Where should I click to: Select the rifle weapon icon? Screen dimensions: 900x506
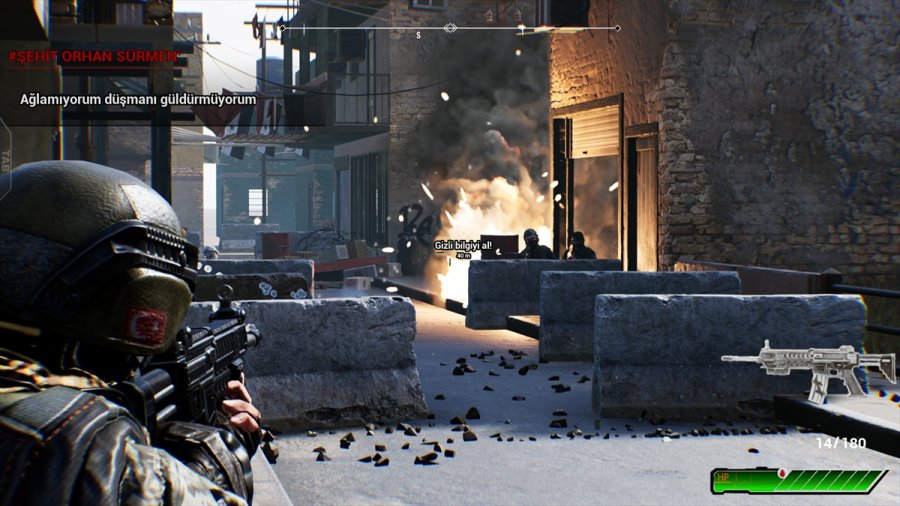pos(808,367)
